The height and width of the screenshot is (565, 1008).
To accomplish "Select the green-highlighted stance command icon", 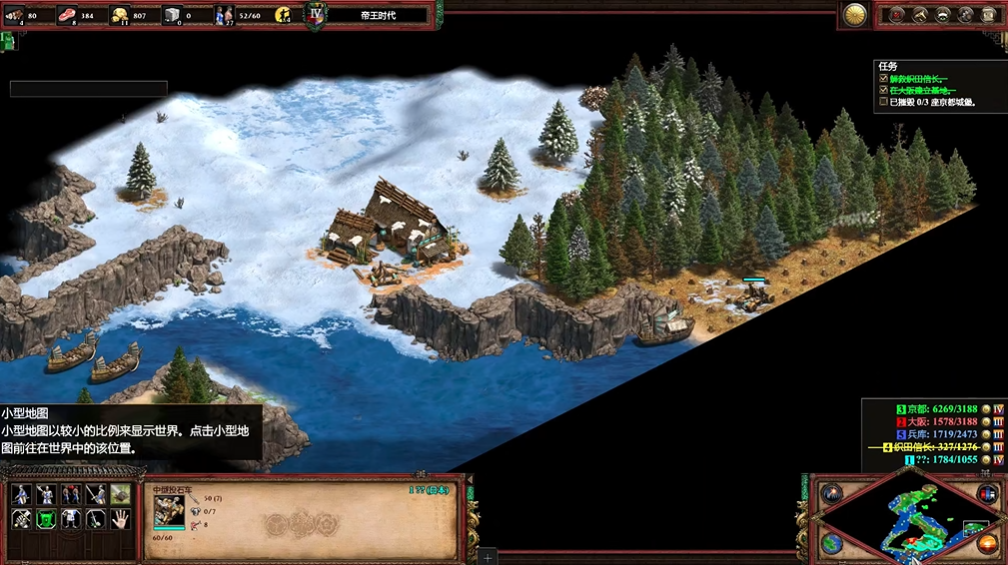I will [x=45, y=518].
